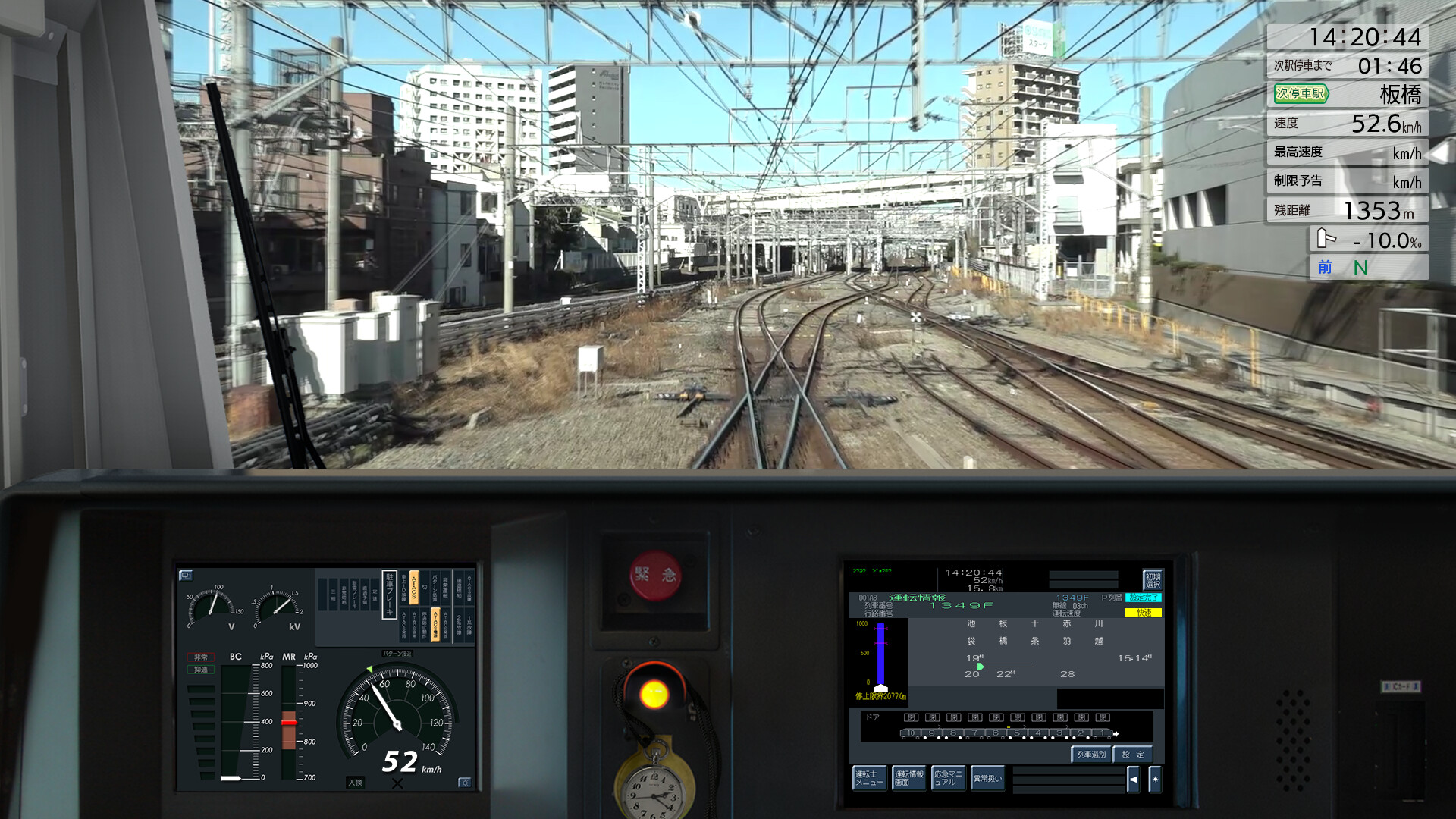
Task: Switch to the 運転情報画面 operation info screen
Action: click(x=909, y=778)
